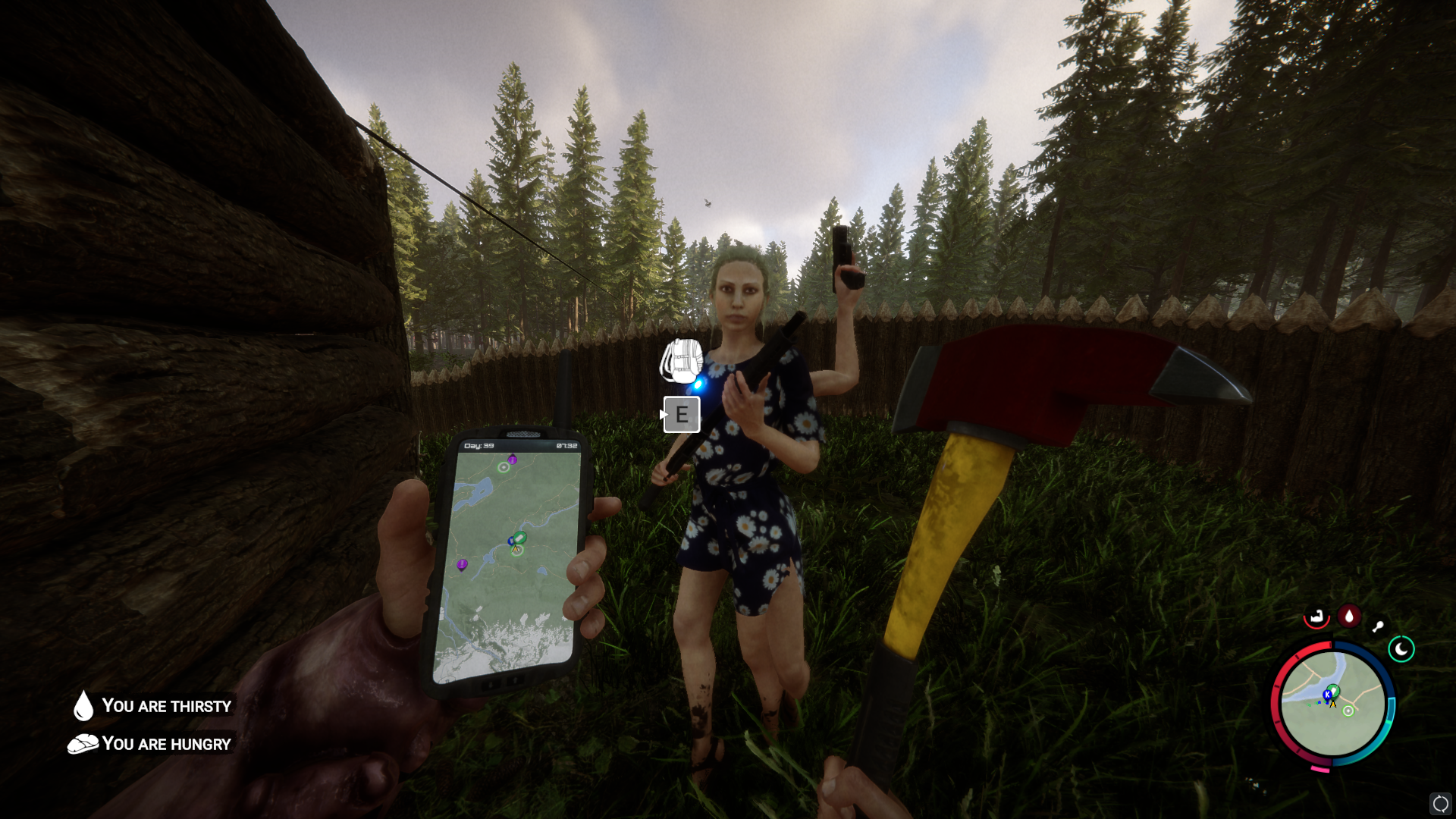Click the green tent marker on the GPS map
The image size is (1456, 819).
click(520, 536)
